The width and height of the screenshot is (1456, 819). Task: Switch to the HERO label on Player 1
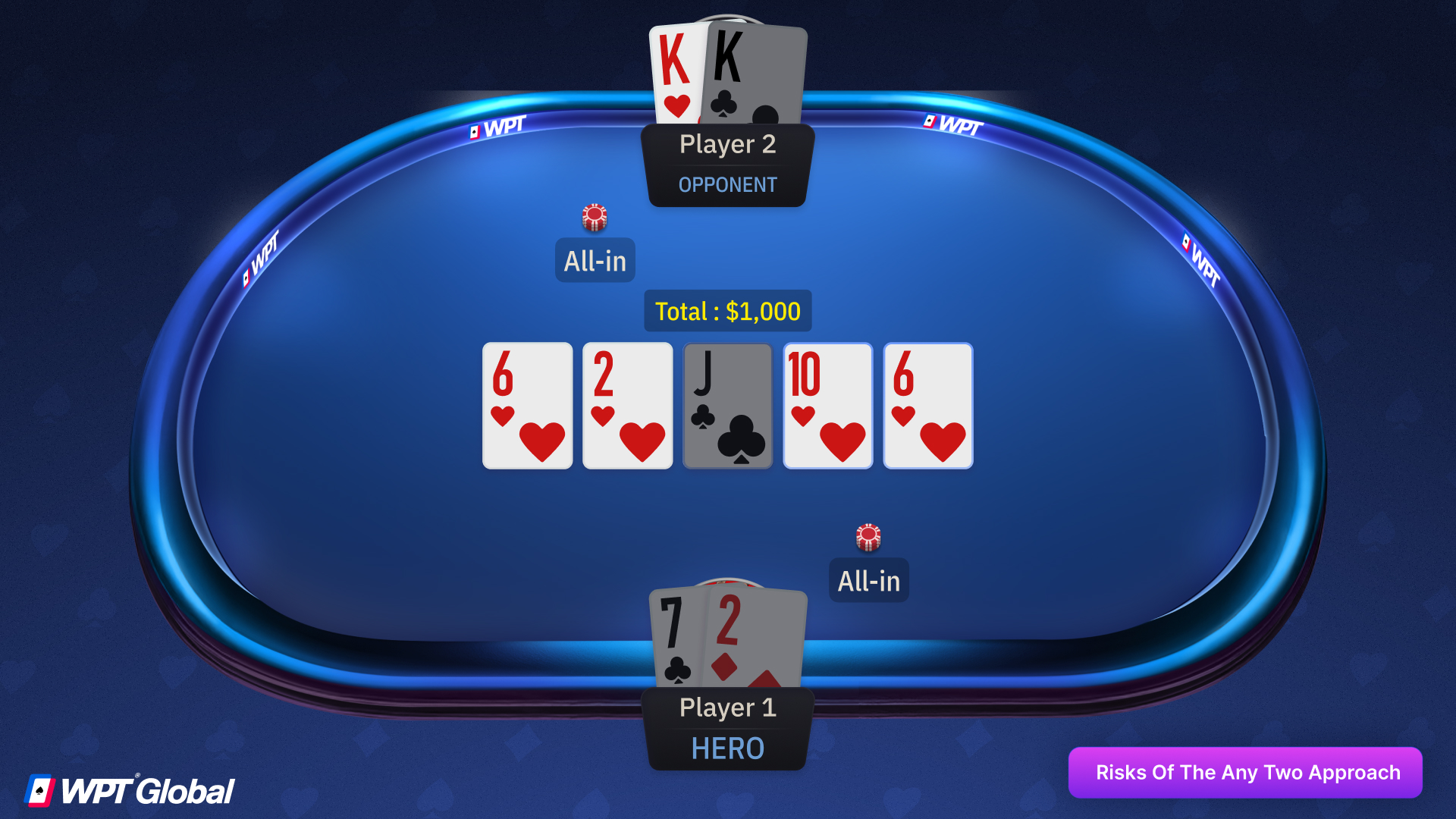click(726, 748)
